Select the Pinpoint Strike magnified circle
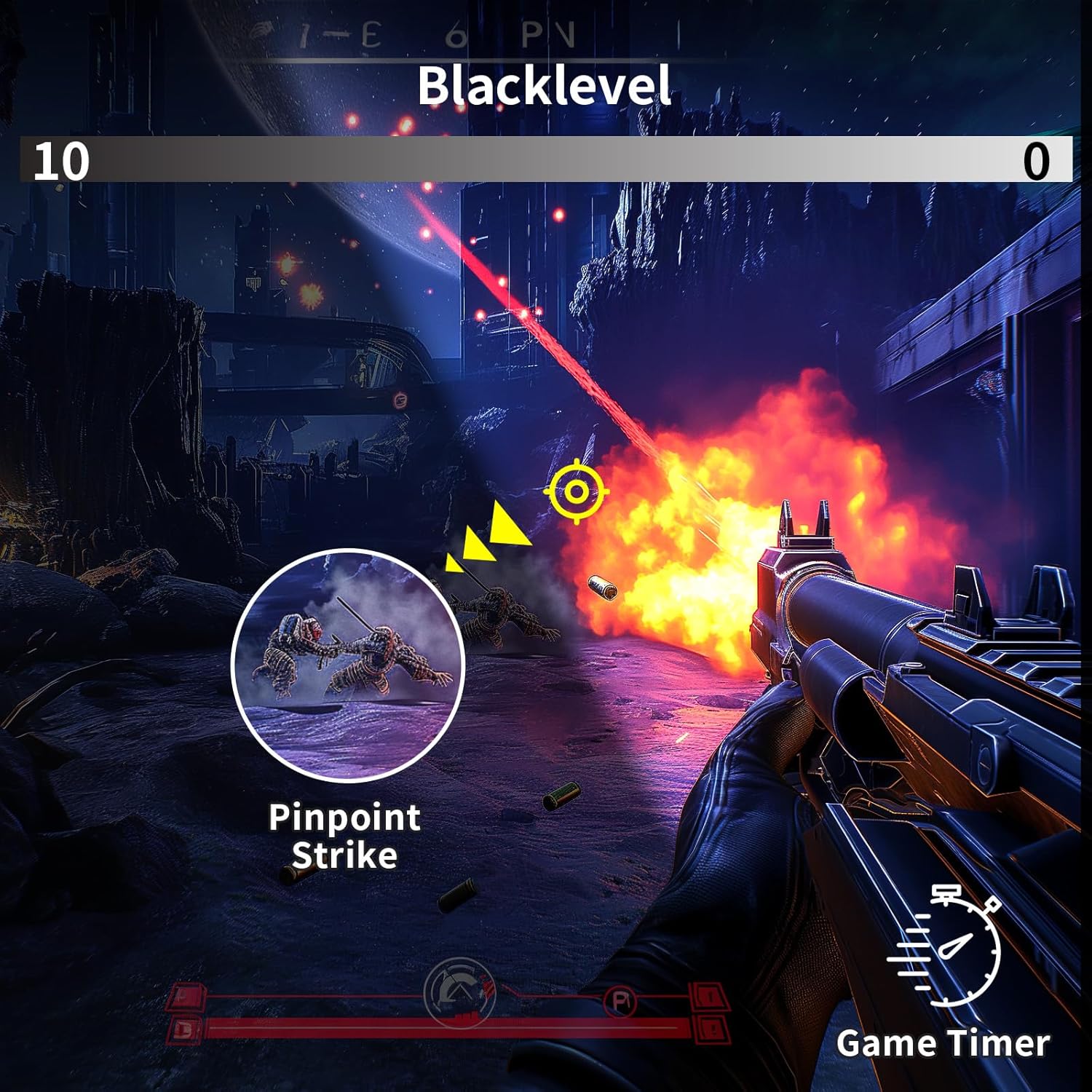This screenshot has height=1092, width=1092. click(x=348, y=665)
